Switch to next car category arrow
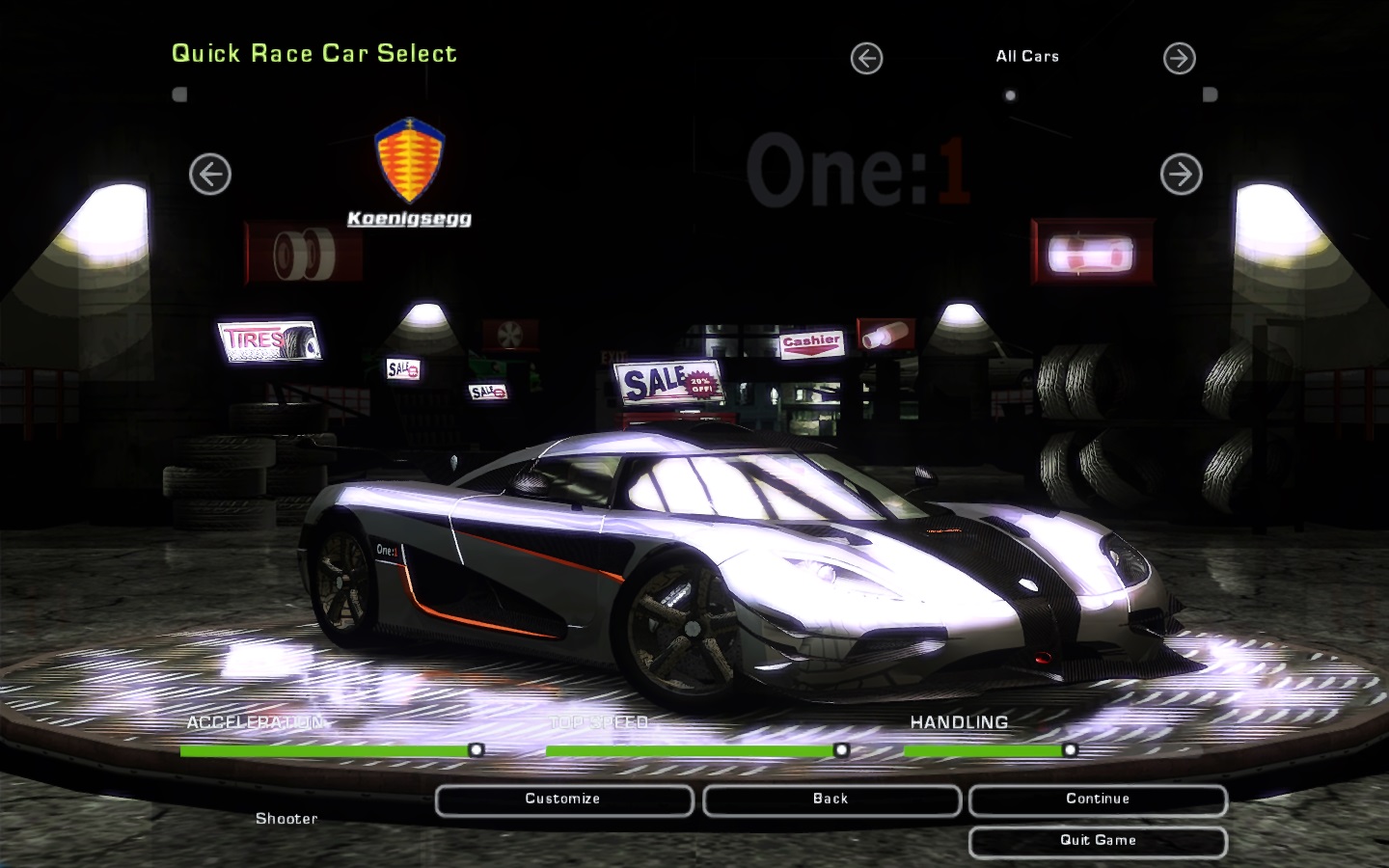 pyautogui.click(x=1179, y=59)
